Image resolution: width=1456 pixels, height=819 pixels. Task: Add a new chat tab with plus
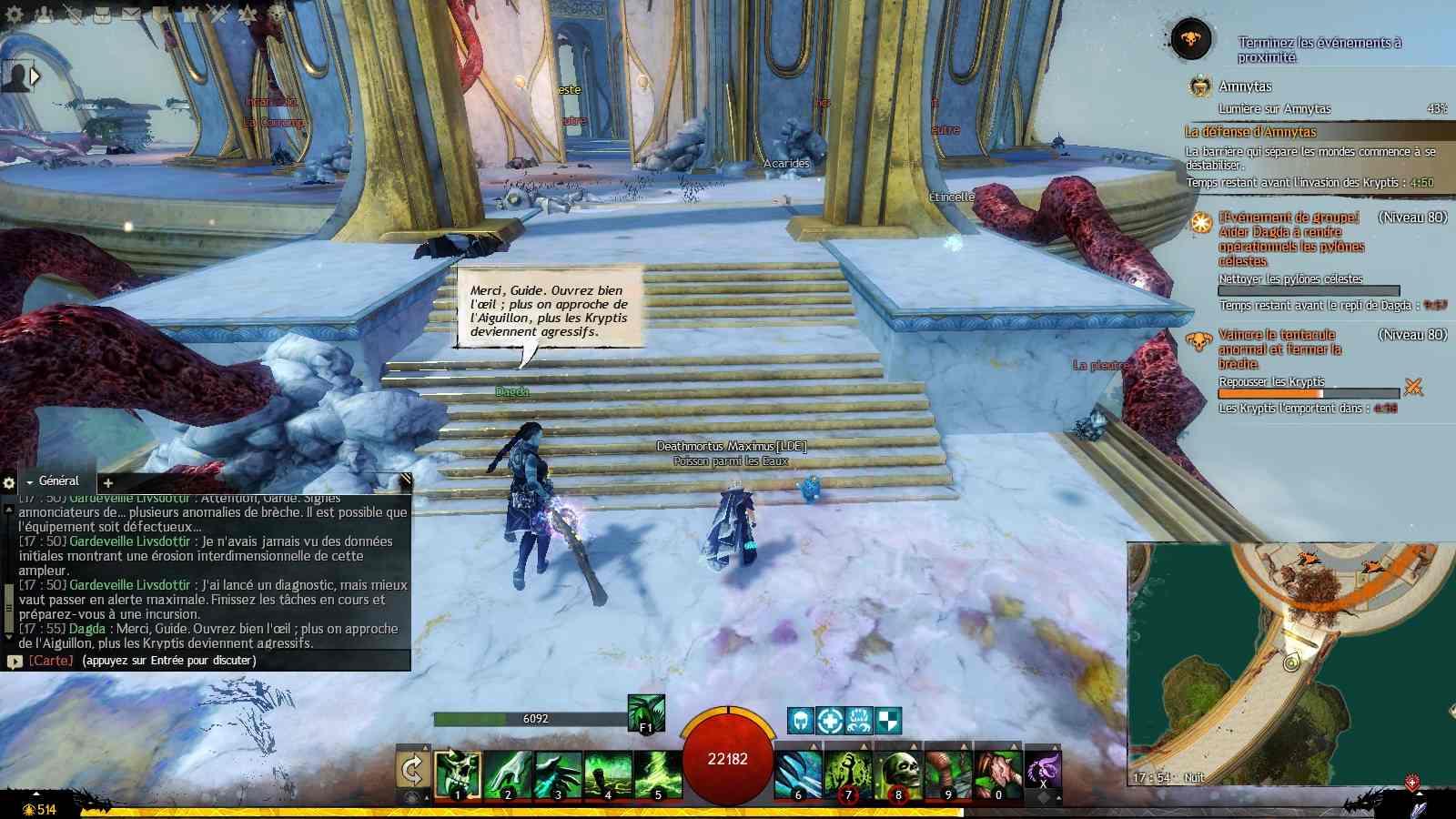(107, 482)
